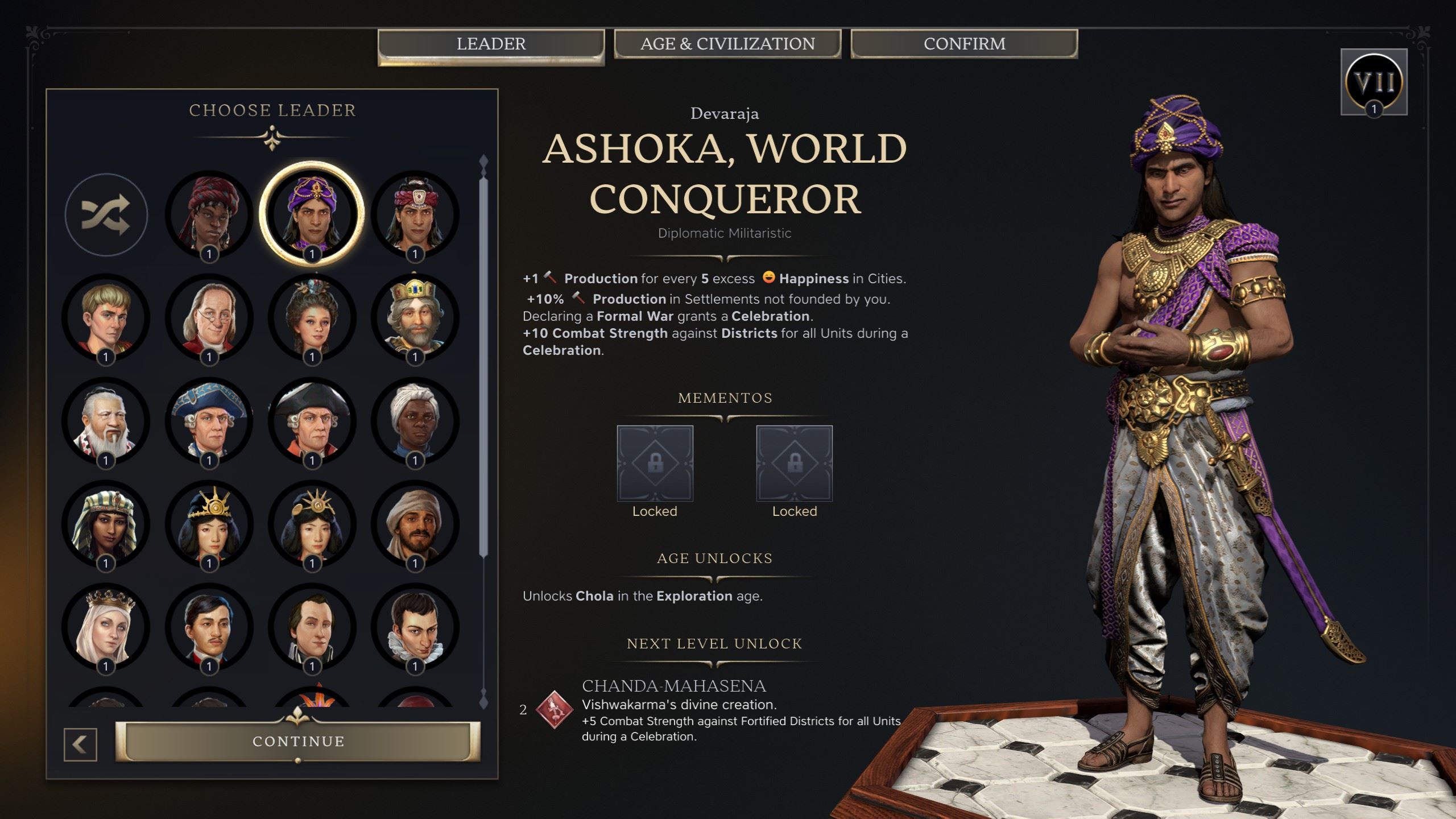Select Ashoka with the purple turban
Image resolution: width=1456 pixels, height=819 pixels.
(312, 214)
